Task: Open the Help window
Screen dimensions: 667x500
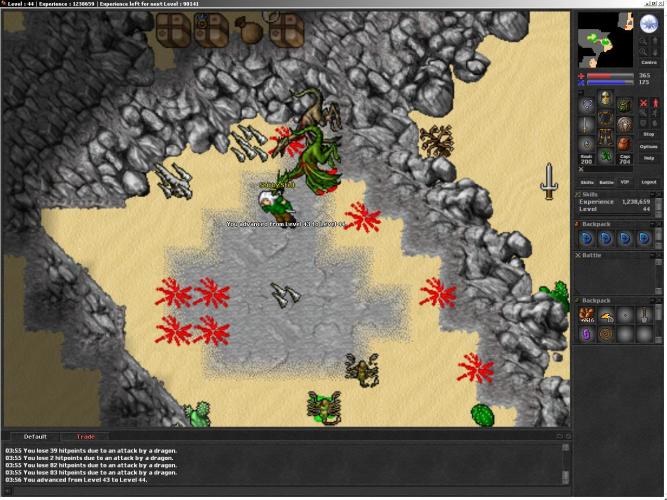Action: click(x=648, y=158)
